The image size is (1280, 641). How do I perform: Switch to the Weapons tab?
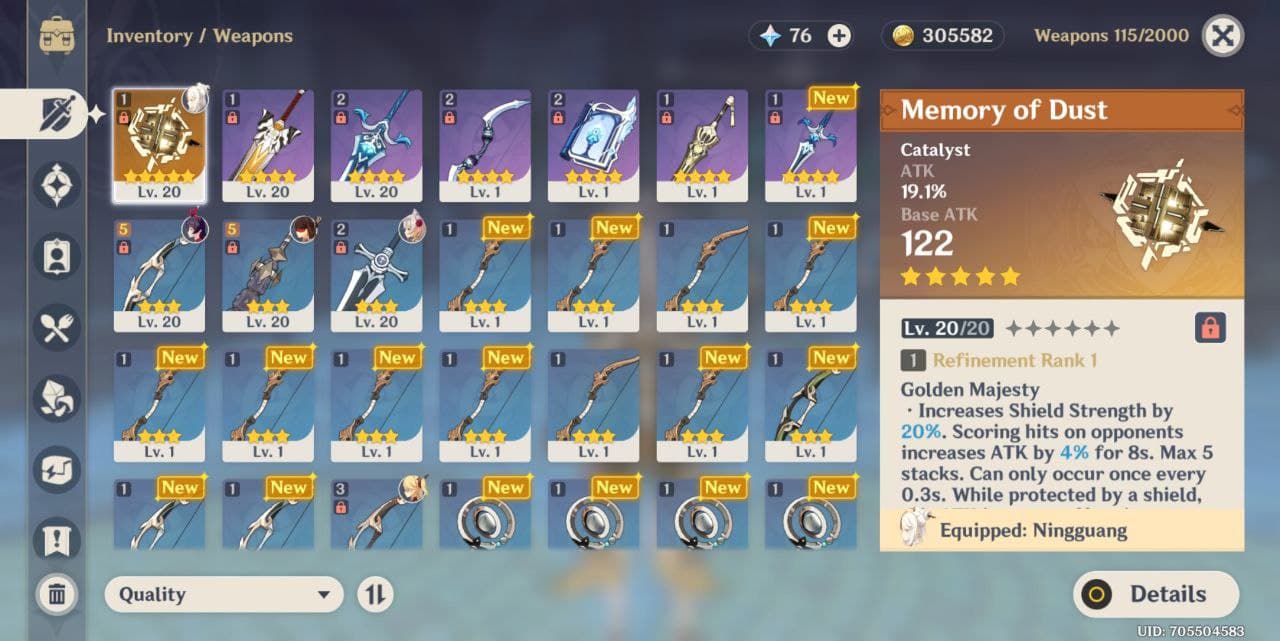coord(57,113)
